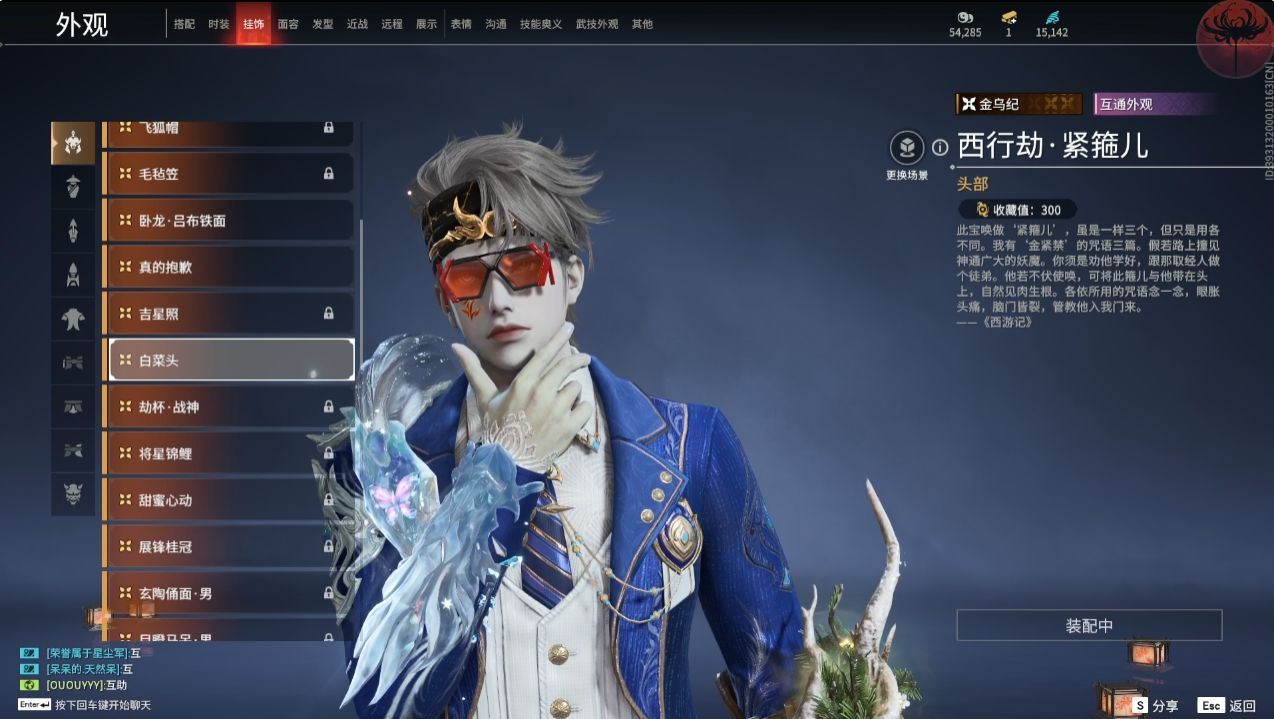Go to the 发型 tab
1274x719 pixels.
click(x=322, y=24)
